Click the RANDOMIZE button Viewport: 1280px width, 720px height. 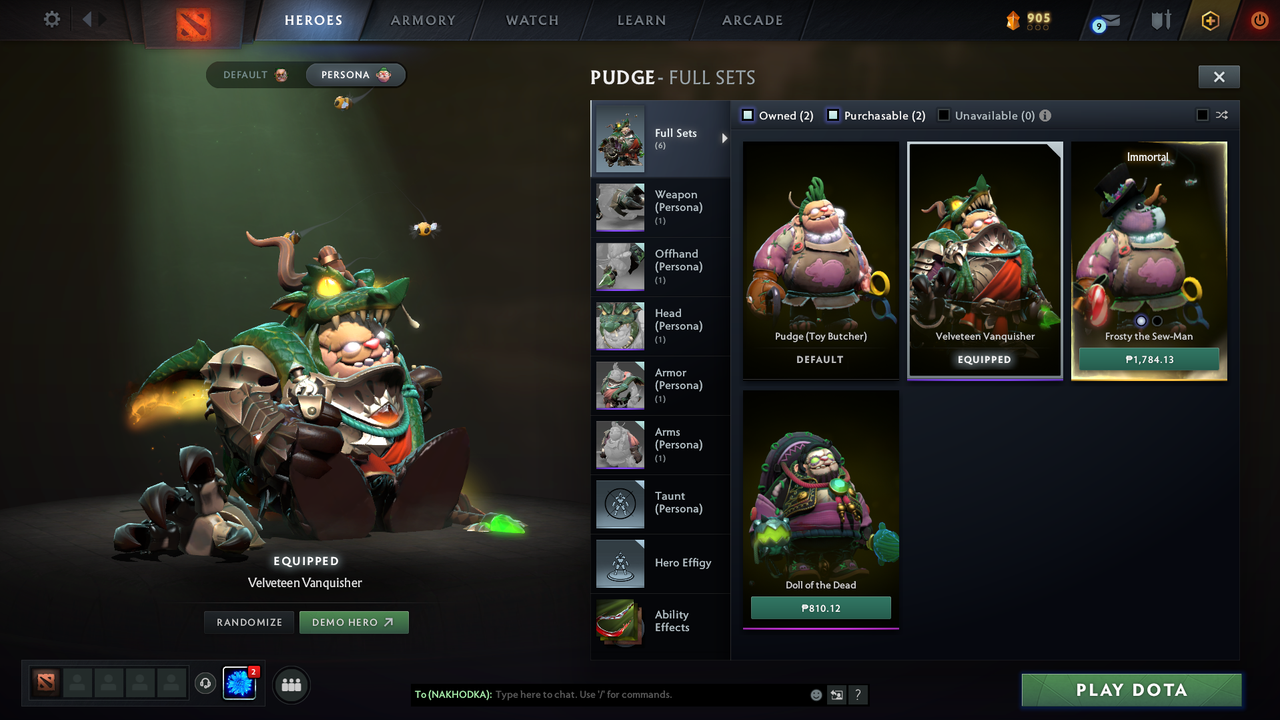coord(248,621)
